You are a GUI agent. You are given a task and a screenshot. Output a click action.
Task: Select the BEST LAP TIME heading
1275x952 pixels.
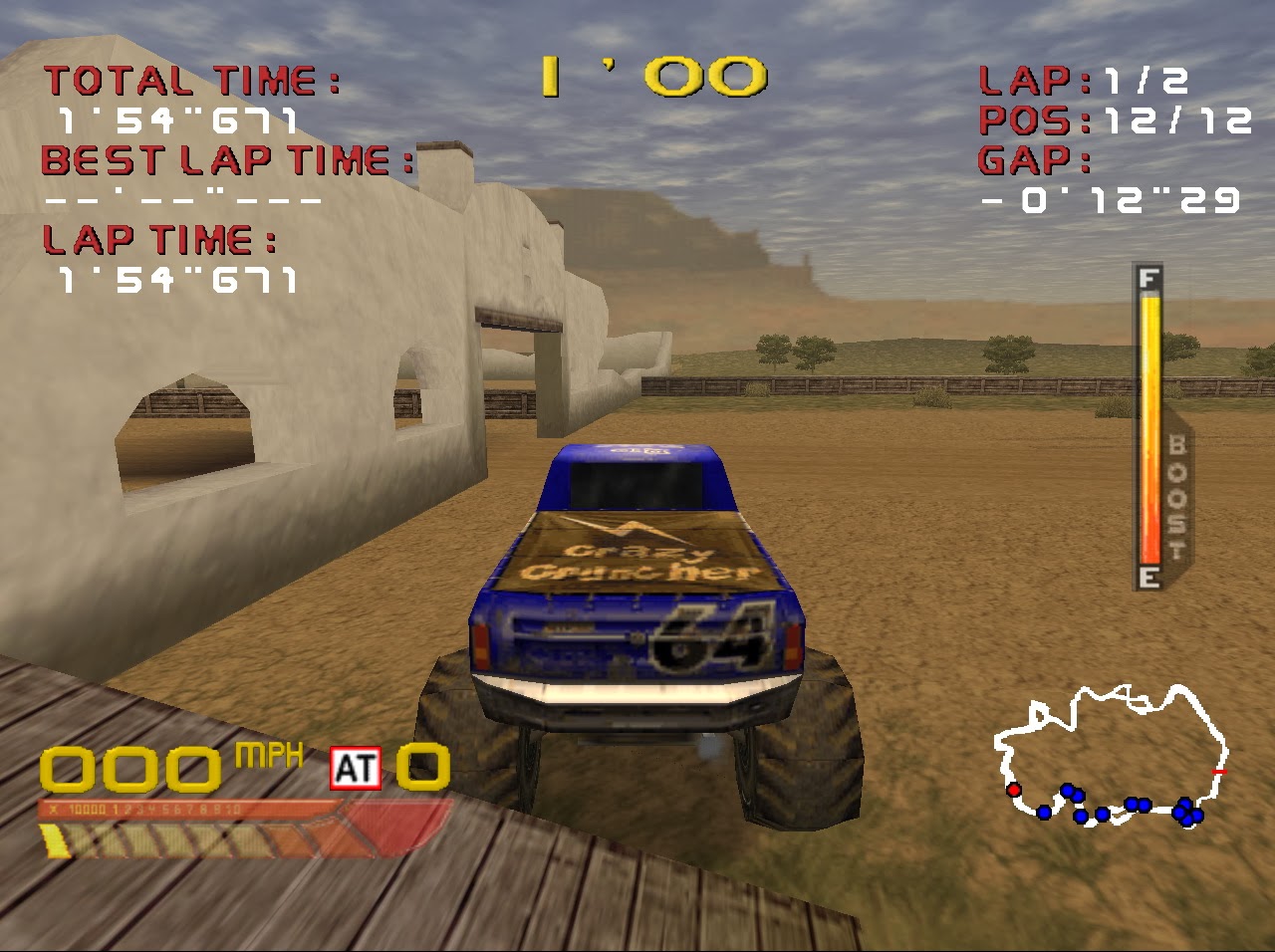click(x=224, y=160)
